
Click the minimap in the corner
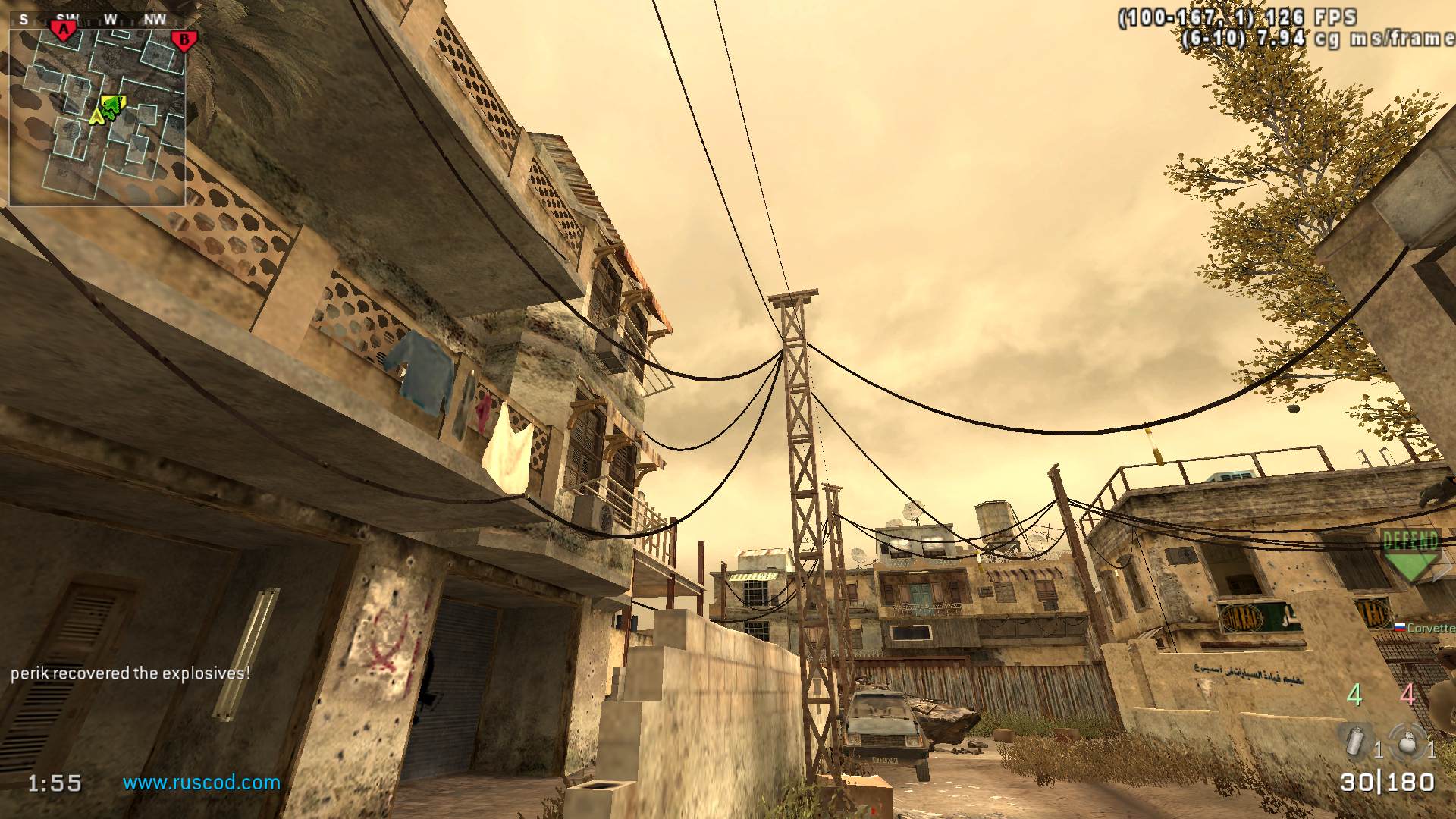(97, 118)
